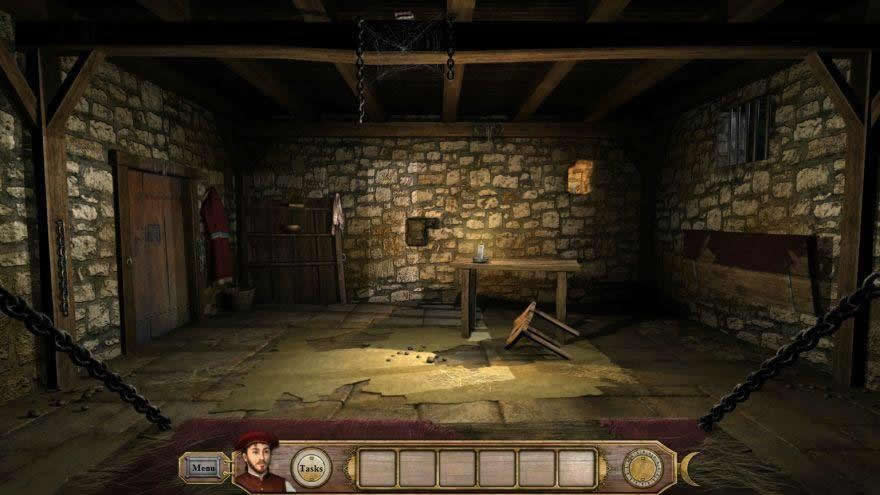The width and height of the screenshot is (880, 495).
Task: Open the Tasks list
Action: click(x=310, y=467)
